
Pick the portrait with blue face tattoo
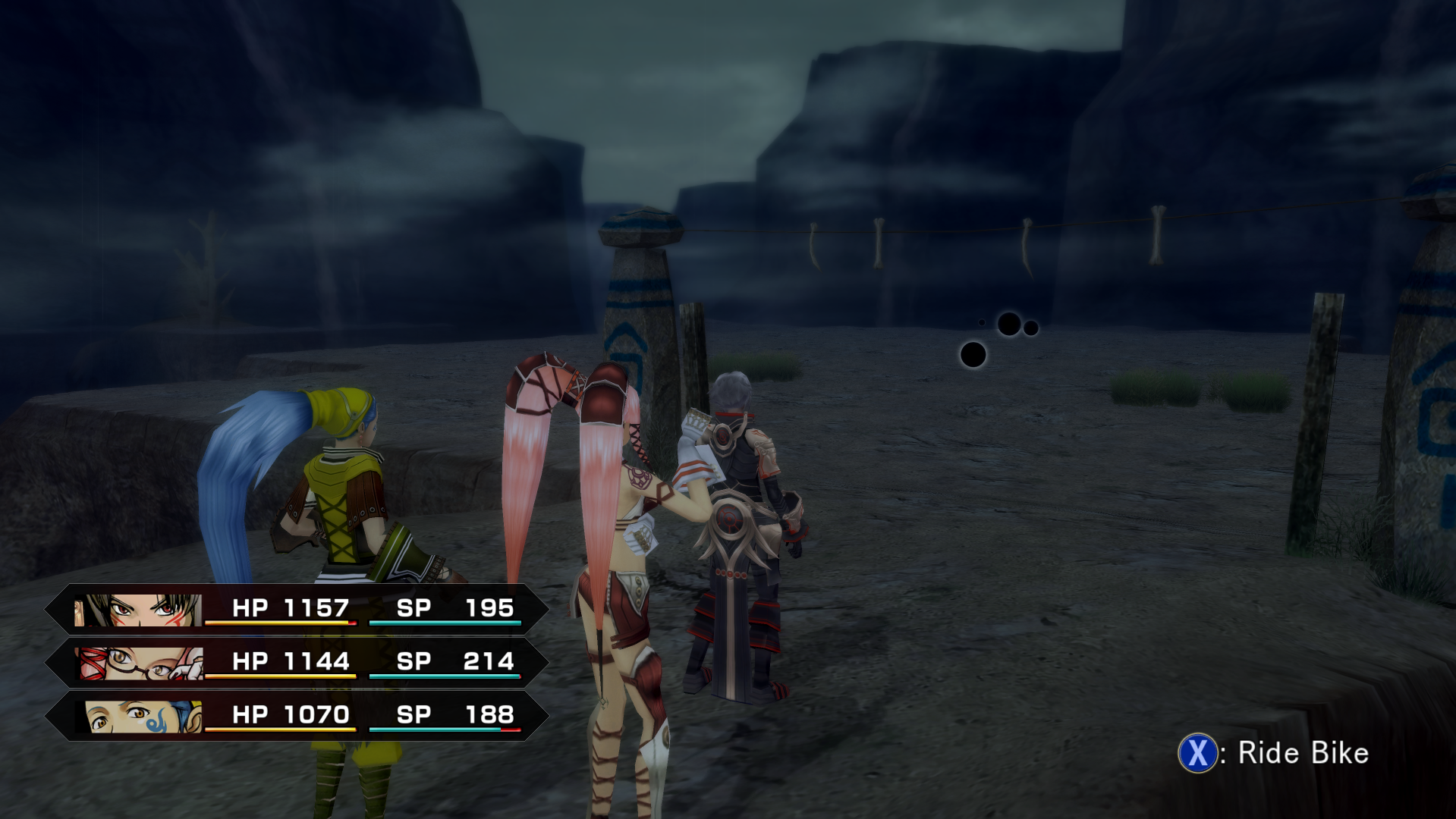143,717
